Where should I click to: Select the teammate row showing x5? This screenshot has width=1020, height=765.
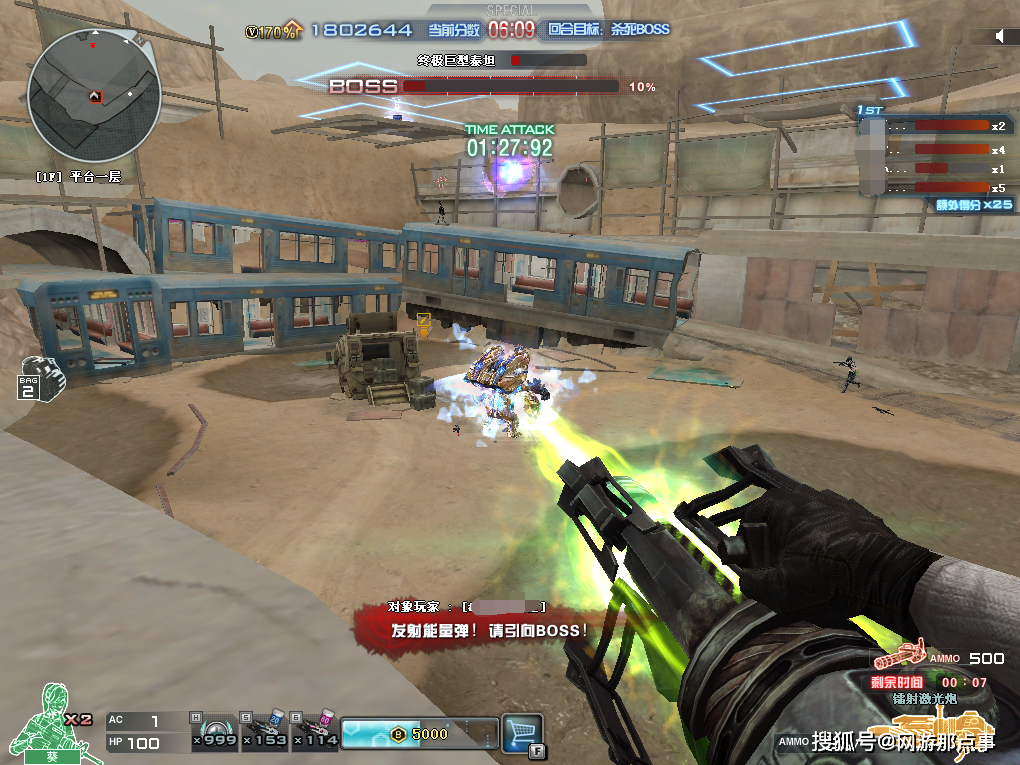click(x=935, y=187)
